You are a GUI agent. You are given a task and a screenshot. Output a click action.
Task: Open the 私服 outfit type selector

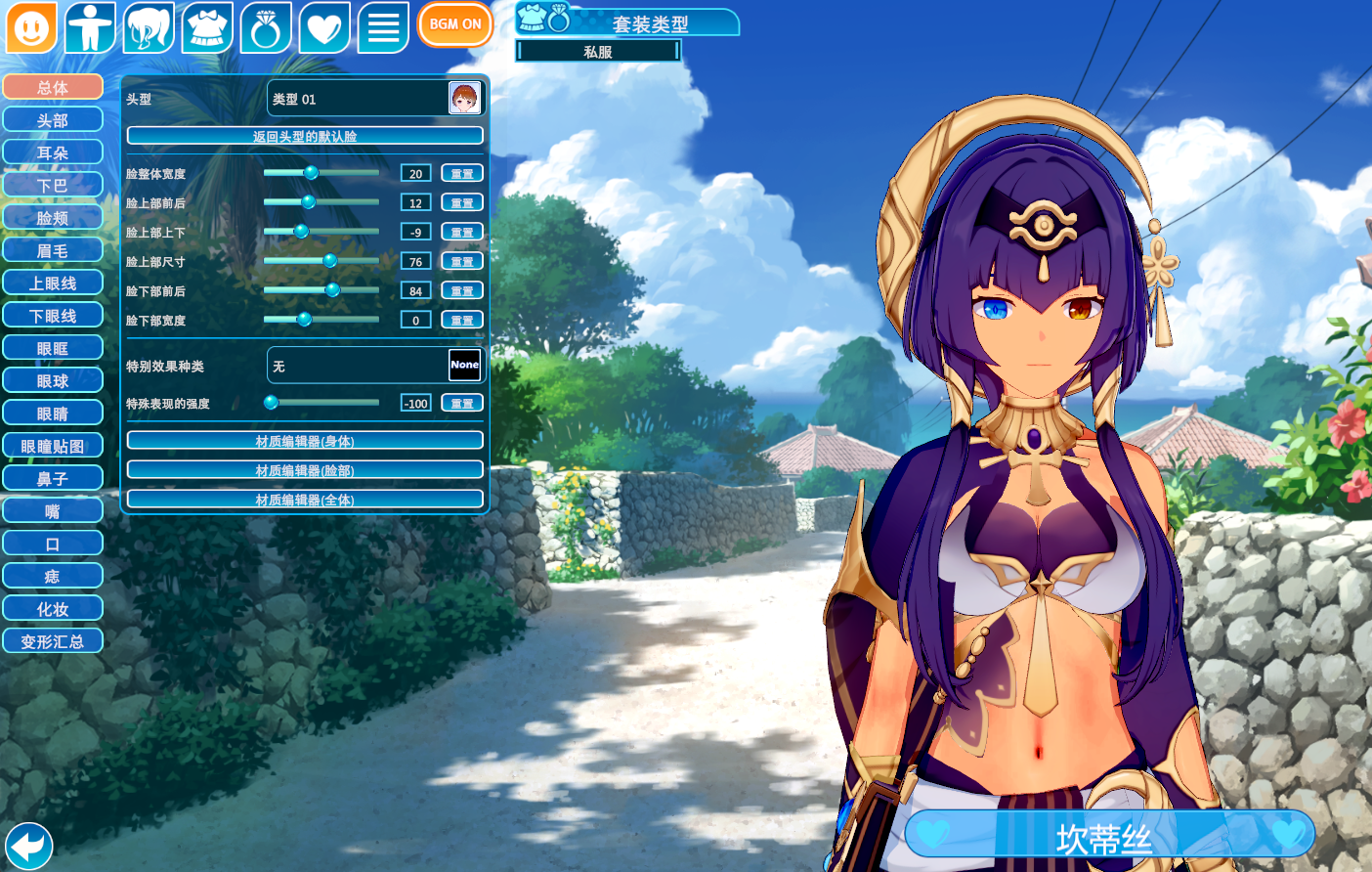(598, 51)
